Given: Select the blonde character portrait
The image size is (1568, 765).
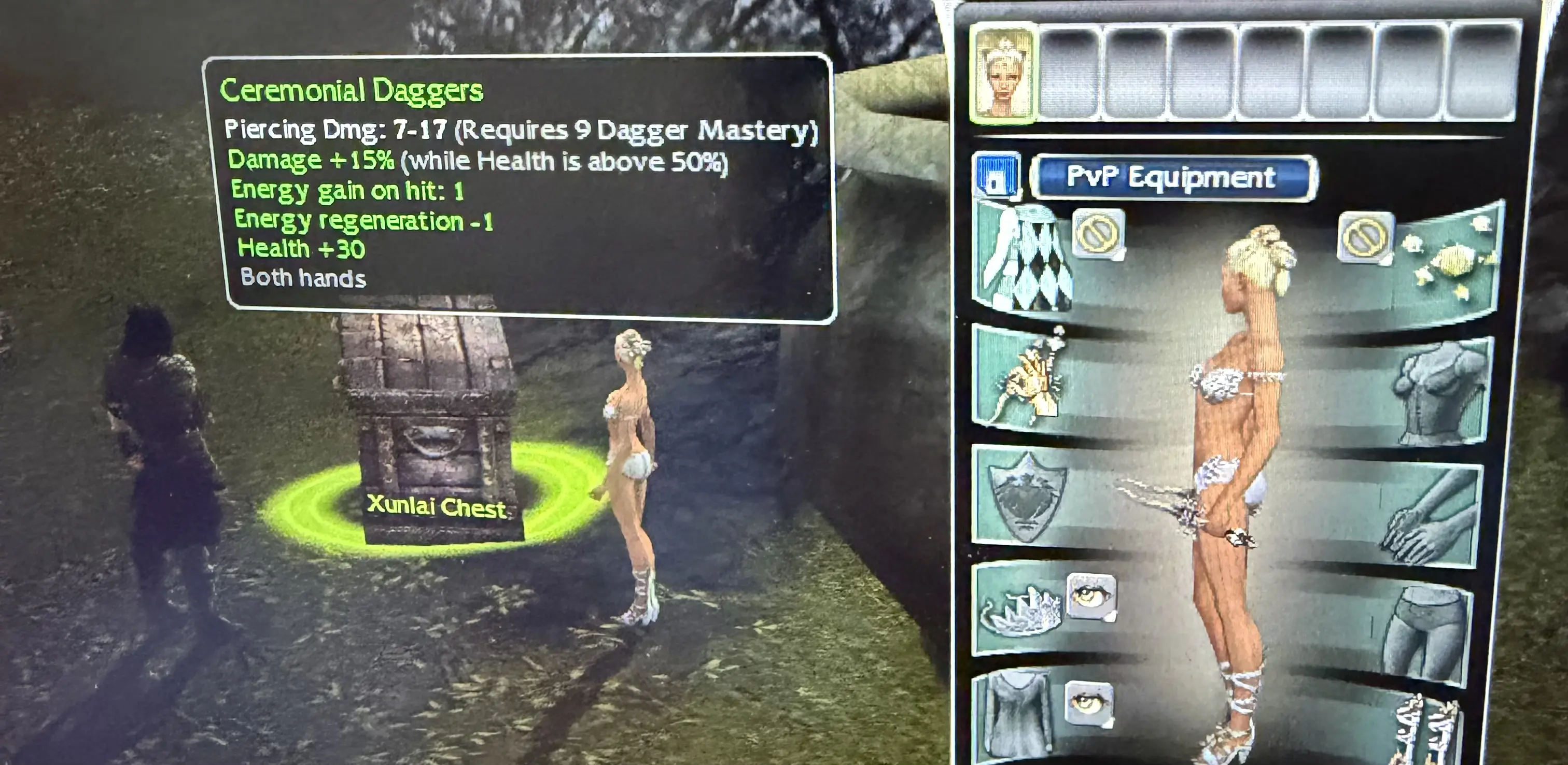Looking at the screenshot, I should coord(1002,74).
